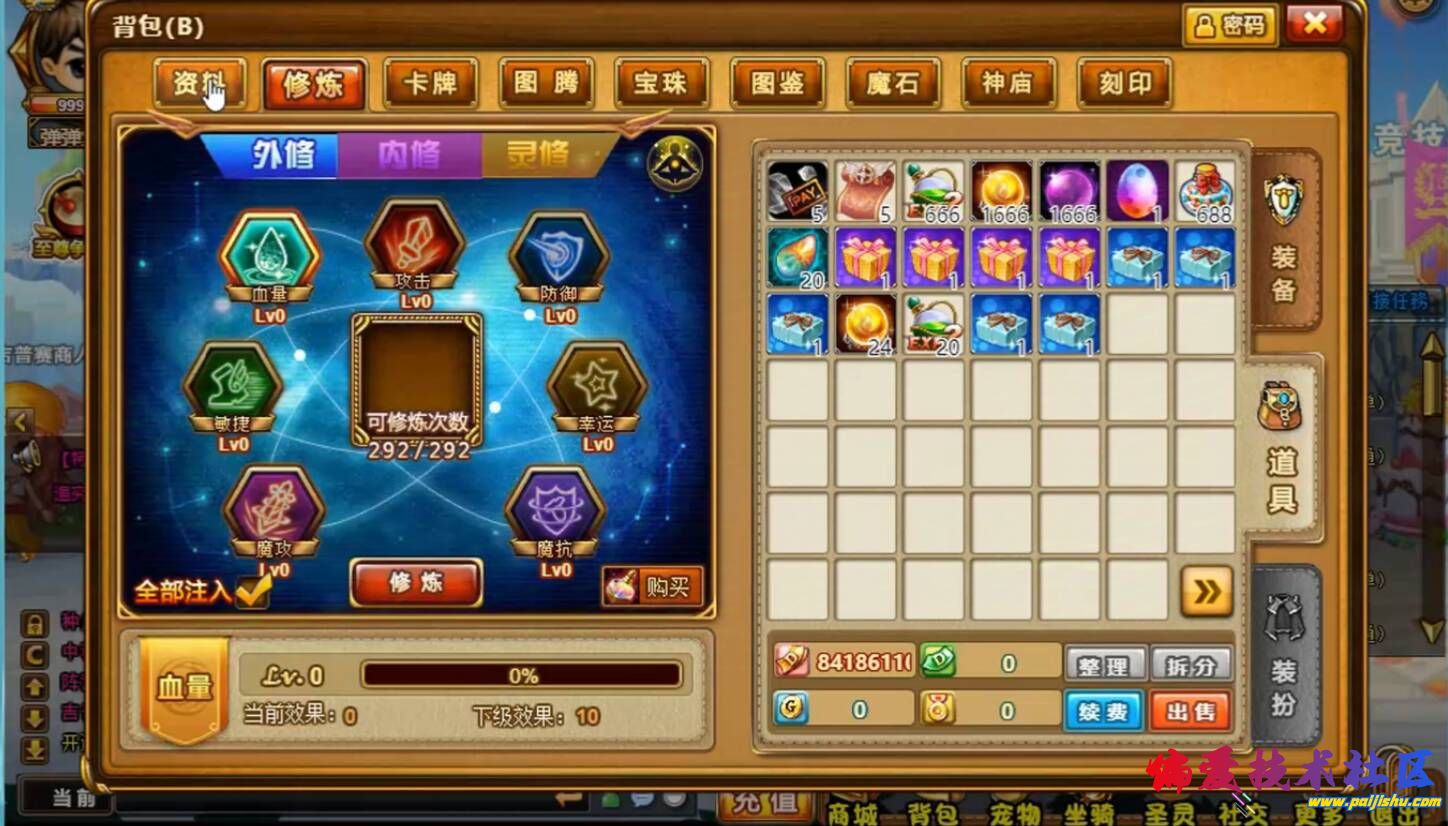The image size is (1448, 826).
Task: Open the 魔石 magic stone tab
Action: (x=892, y=83)
